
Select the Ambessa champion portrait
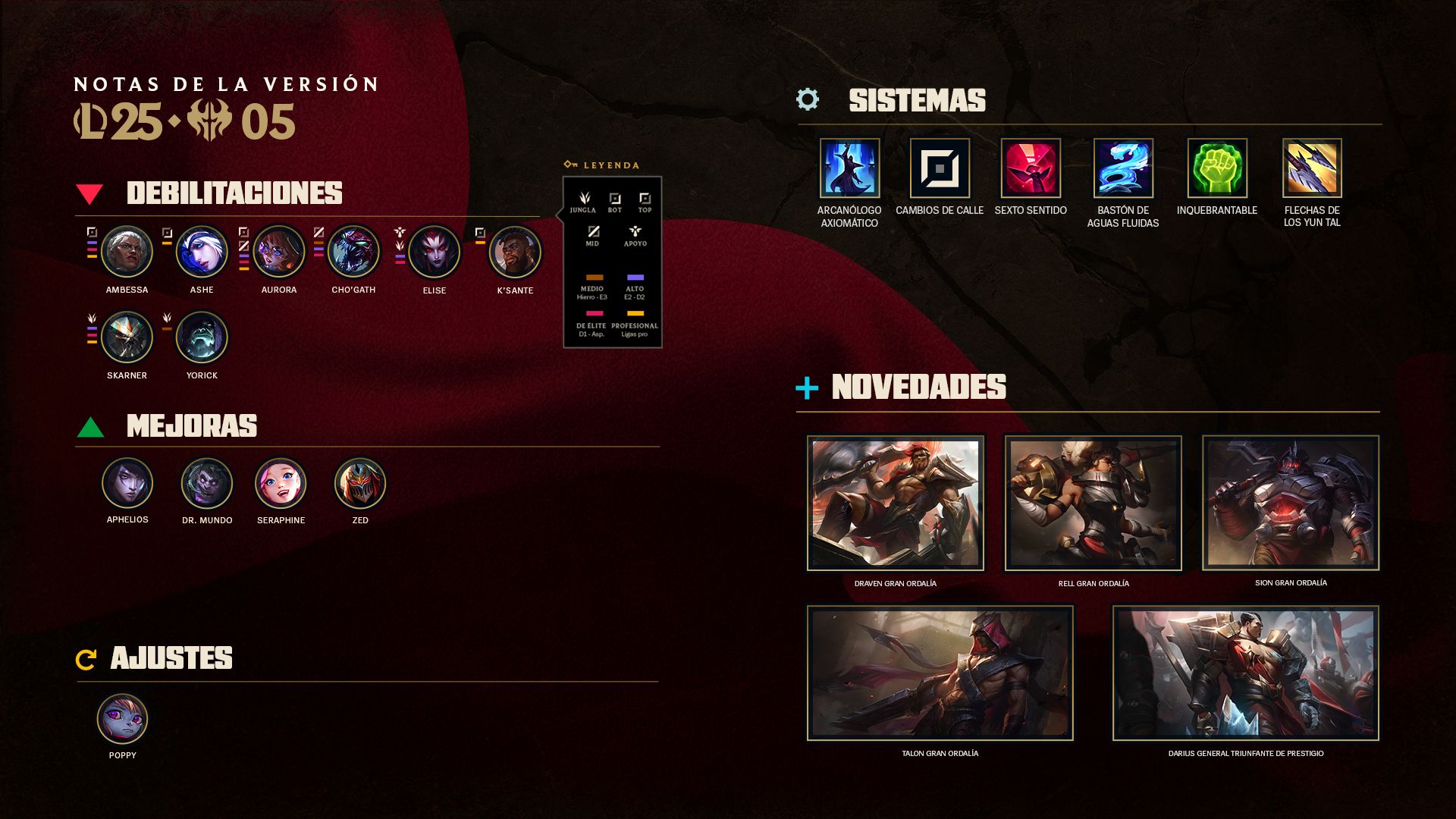click(127, 252)
